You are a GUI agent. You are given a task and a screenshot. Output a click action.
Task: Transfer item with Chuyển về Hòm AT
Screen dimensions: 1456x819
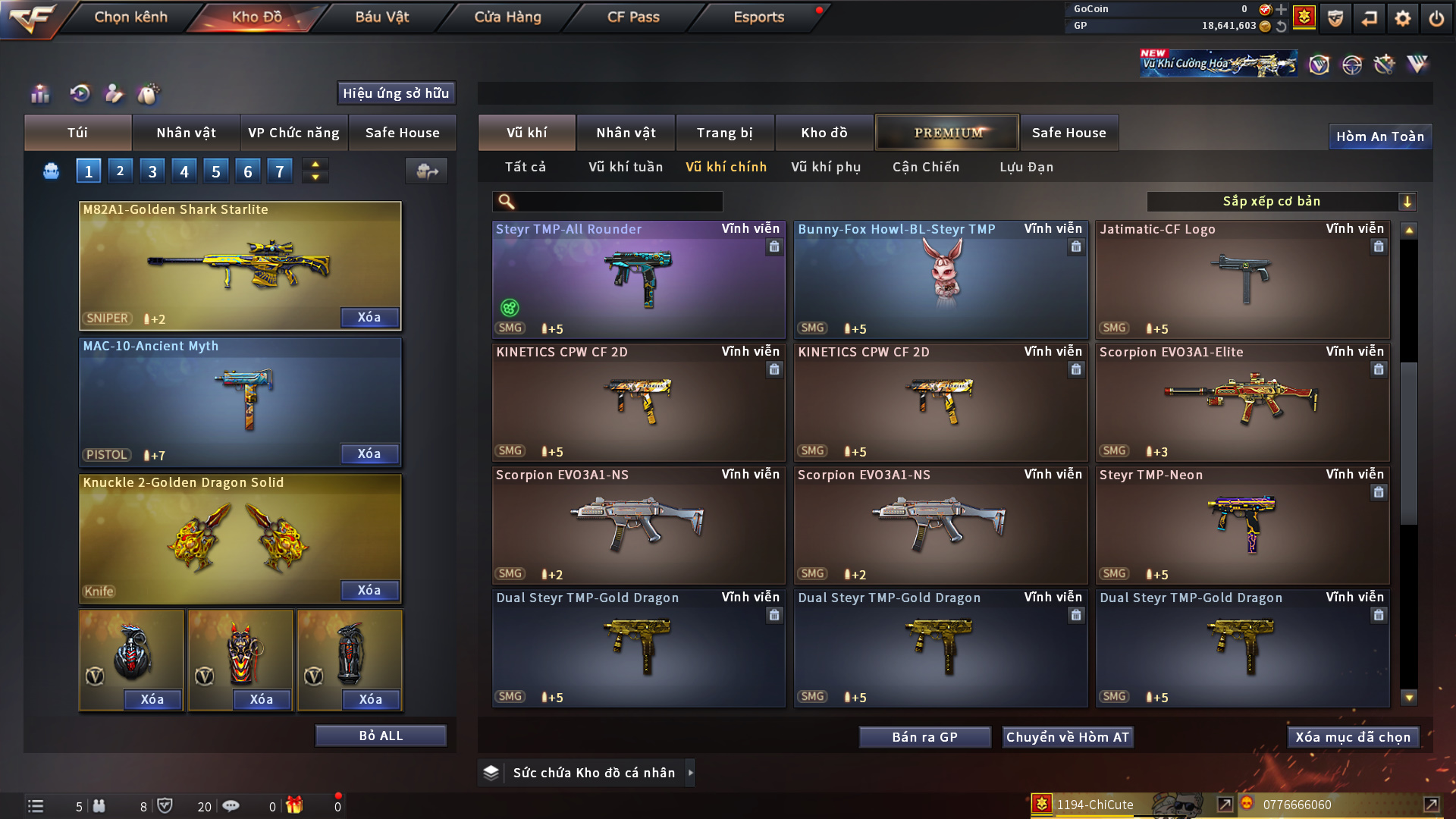coord(1068,737)
